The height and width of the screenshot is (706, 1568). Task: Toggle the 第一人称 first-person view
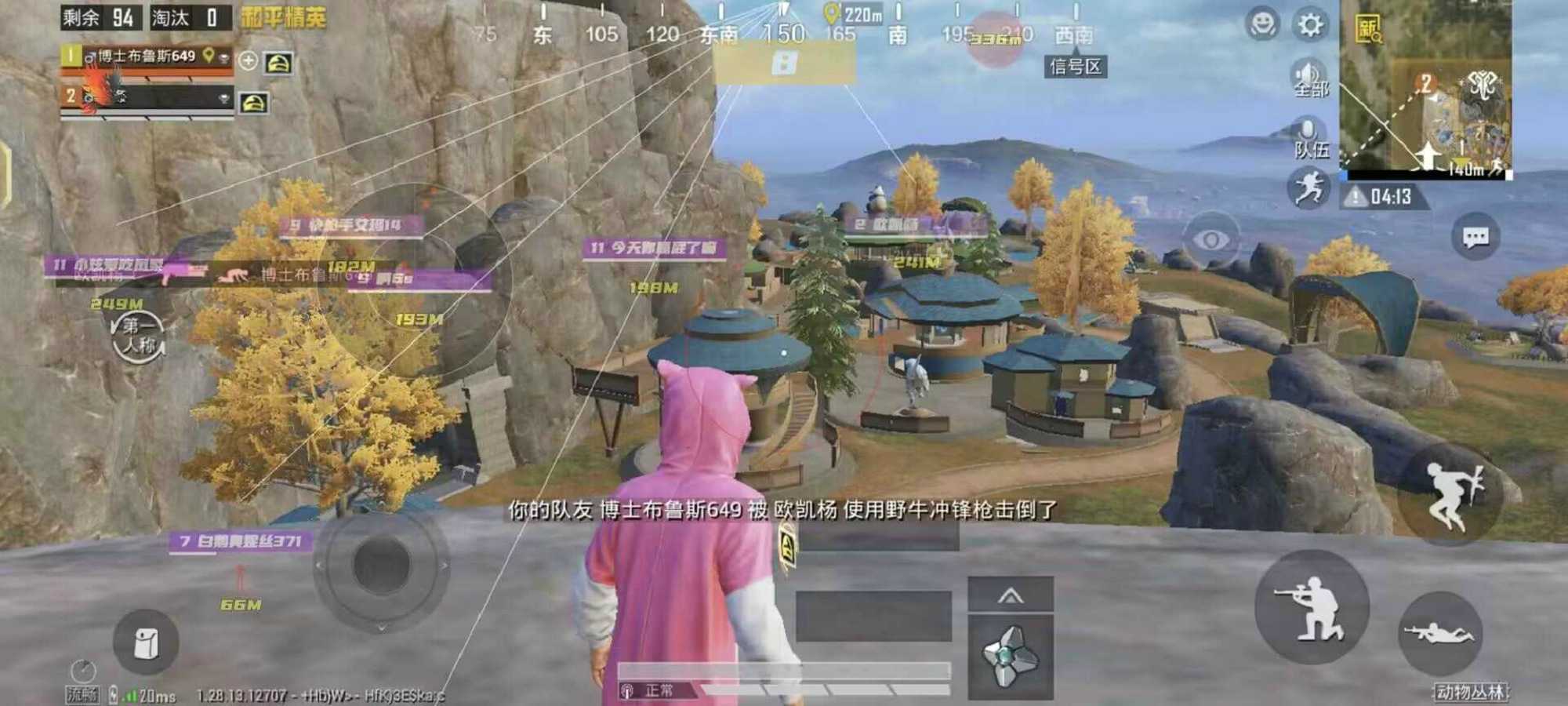coord(138,336)
